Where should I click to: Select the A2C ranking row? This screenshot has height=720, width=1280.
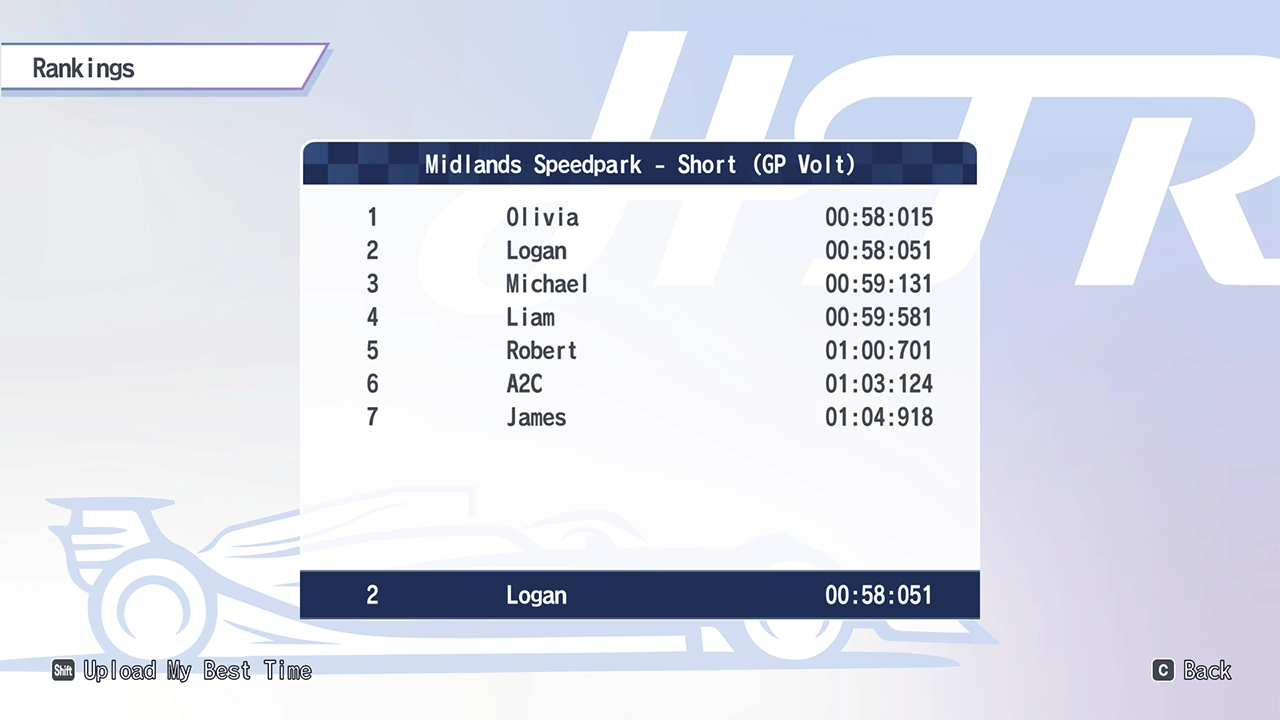640,384
